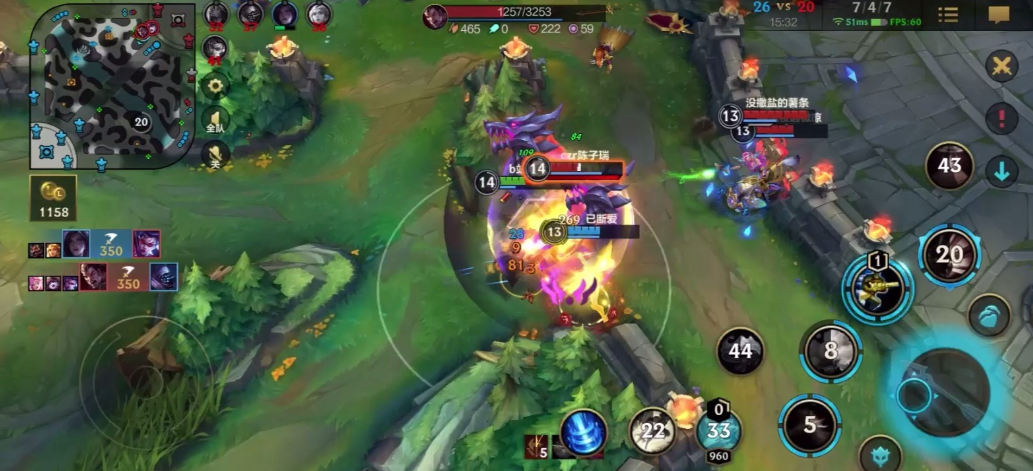Image resolution: width=1033 pixels, height=471 pixels.
Task: Send the crossed swords attack ping
Action: click(1001, 67)
